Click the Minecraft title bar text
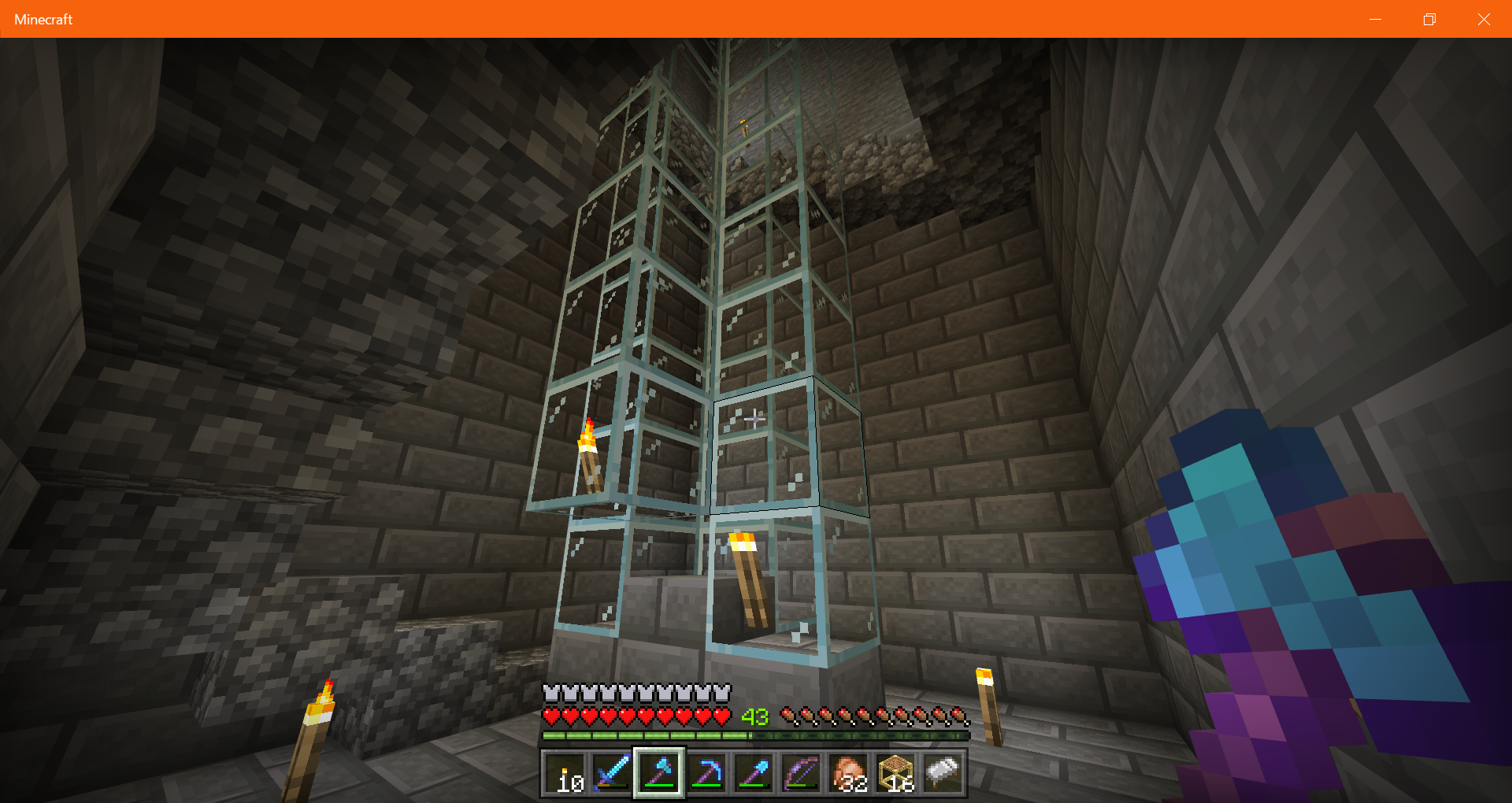The height and width of the screenshot is (803, 1512). pos(43,19)
